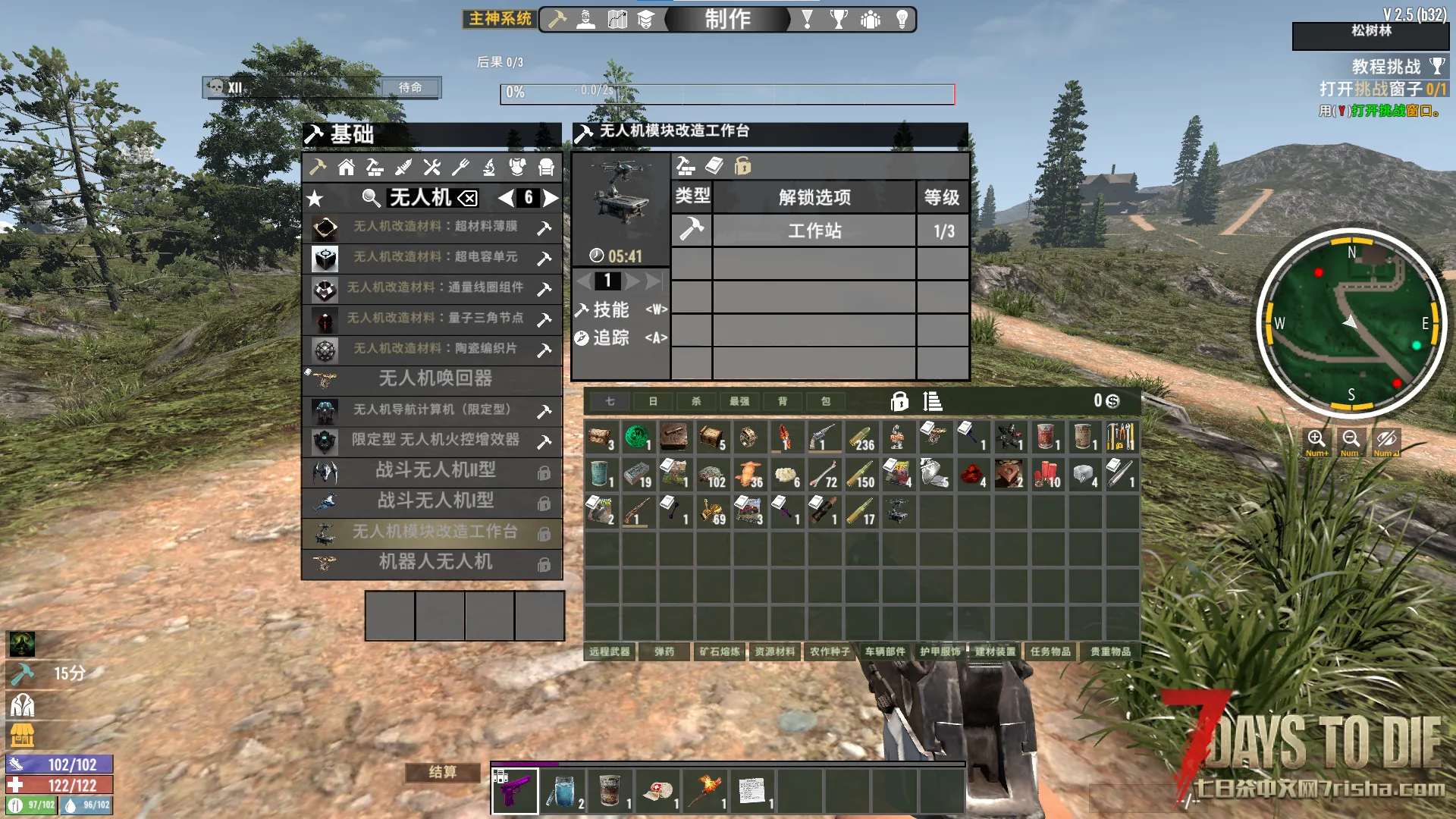Go to next recipe page arrow

[551, 199]
